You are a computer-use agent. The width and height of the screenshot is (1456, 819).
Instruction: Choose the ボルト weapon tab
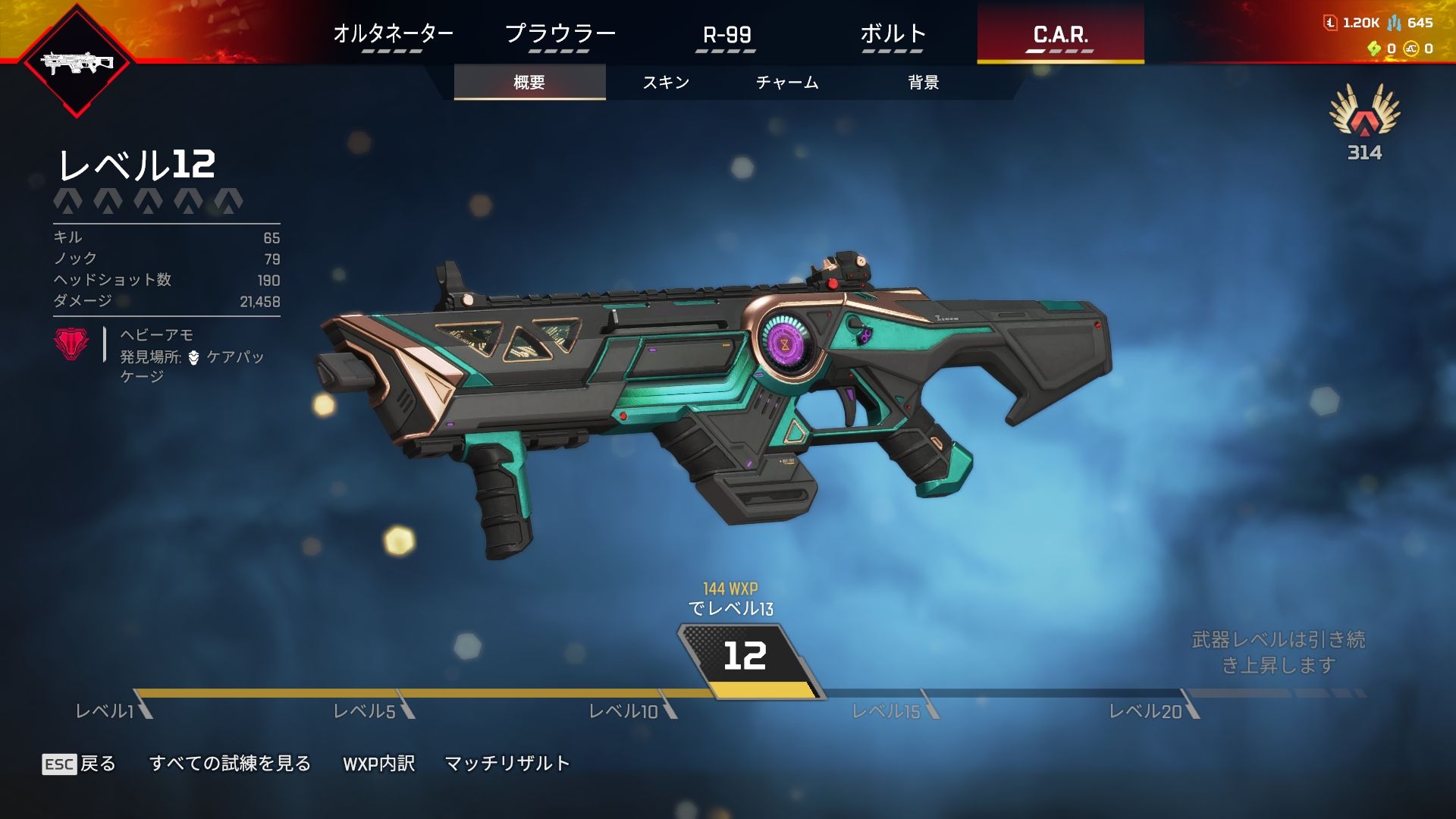pos(893,34)
